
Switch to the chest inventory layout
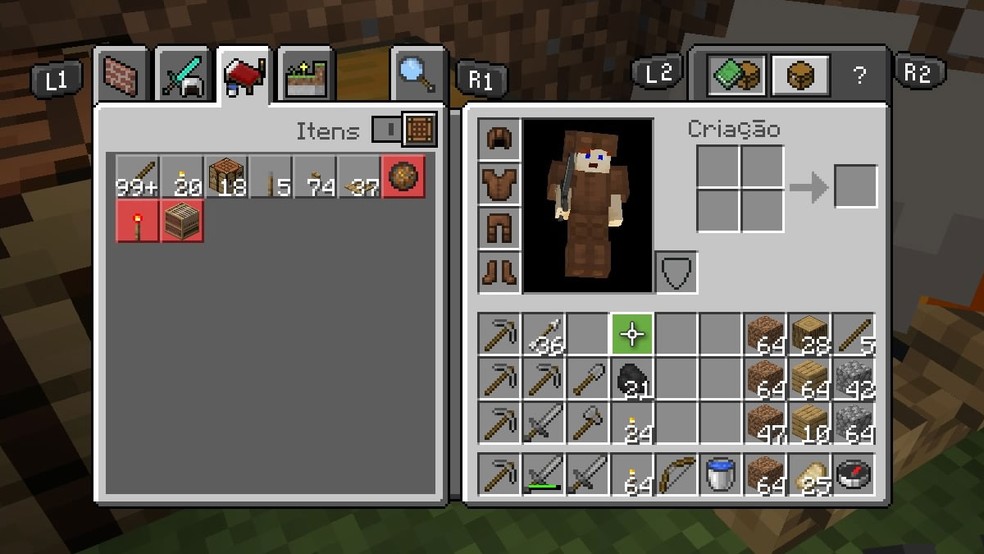[x=800, y=75]
